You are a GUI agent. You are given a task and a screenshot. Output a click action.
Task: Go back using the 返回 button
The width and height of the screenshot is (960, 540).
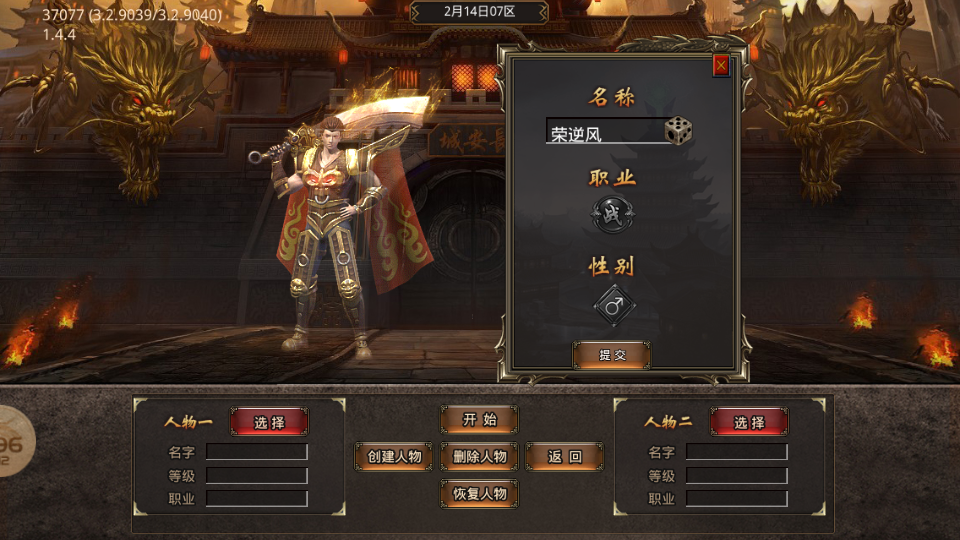tap(564, 457)
